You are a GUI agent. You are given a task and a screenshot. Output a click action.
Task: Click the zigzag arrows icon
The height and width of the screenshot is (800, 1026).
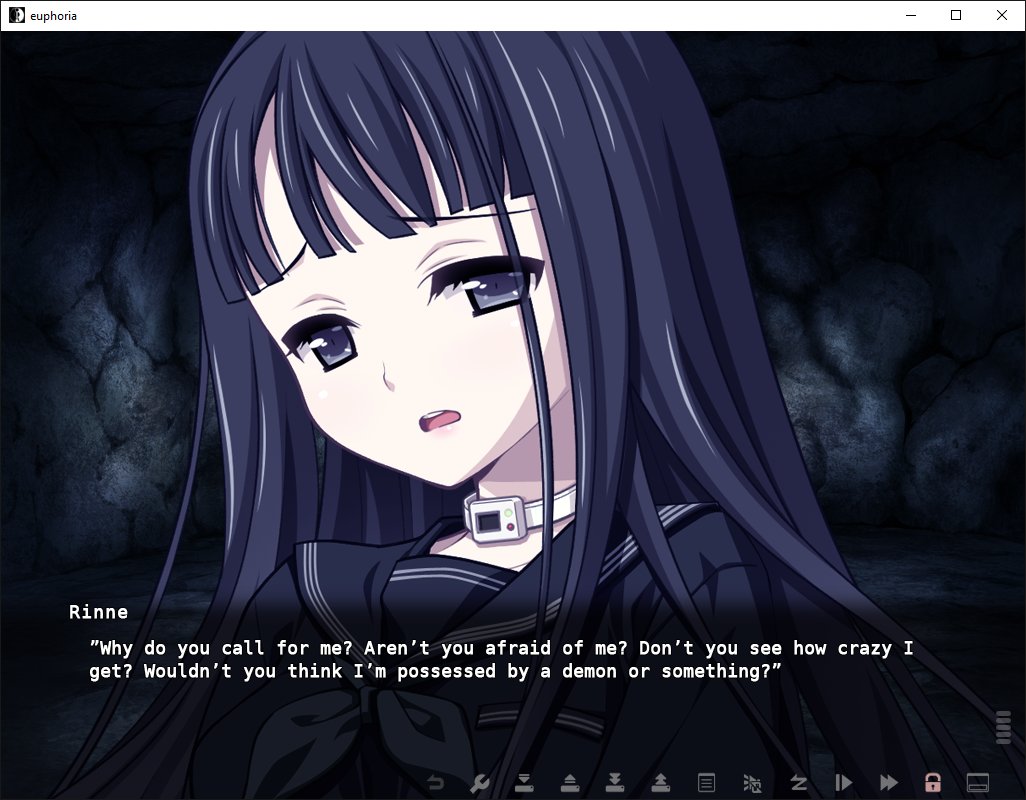(x=798, y=782)
